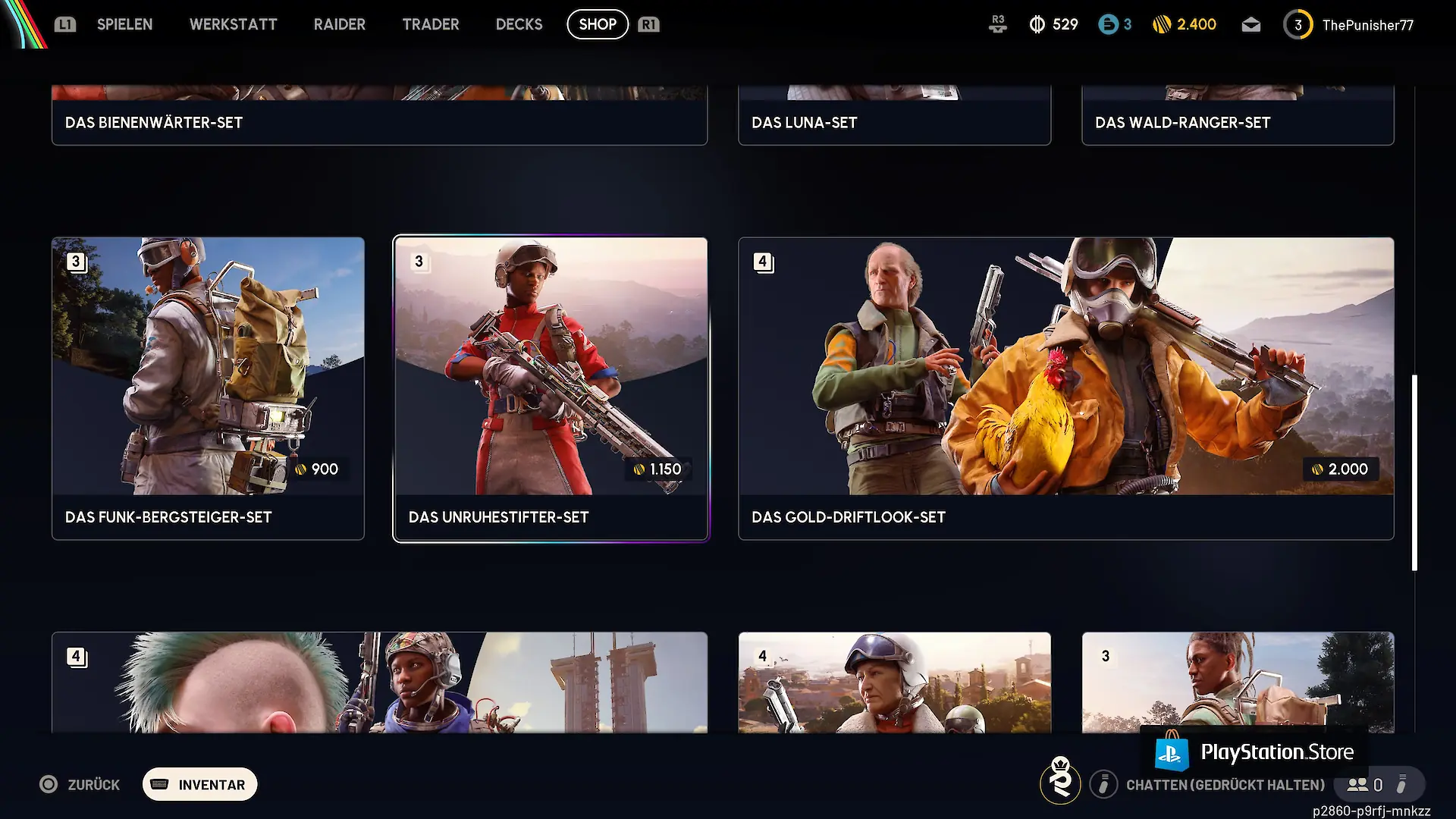Click the Shop tab
1456x819 pixels.
[x=598, y=24]
